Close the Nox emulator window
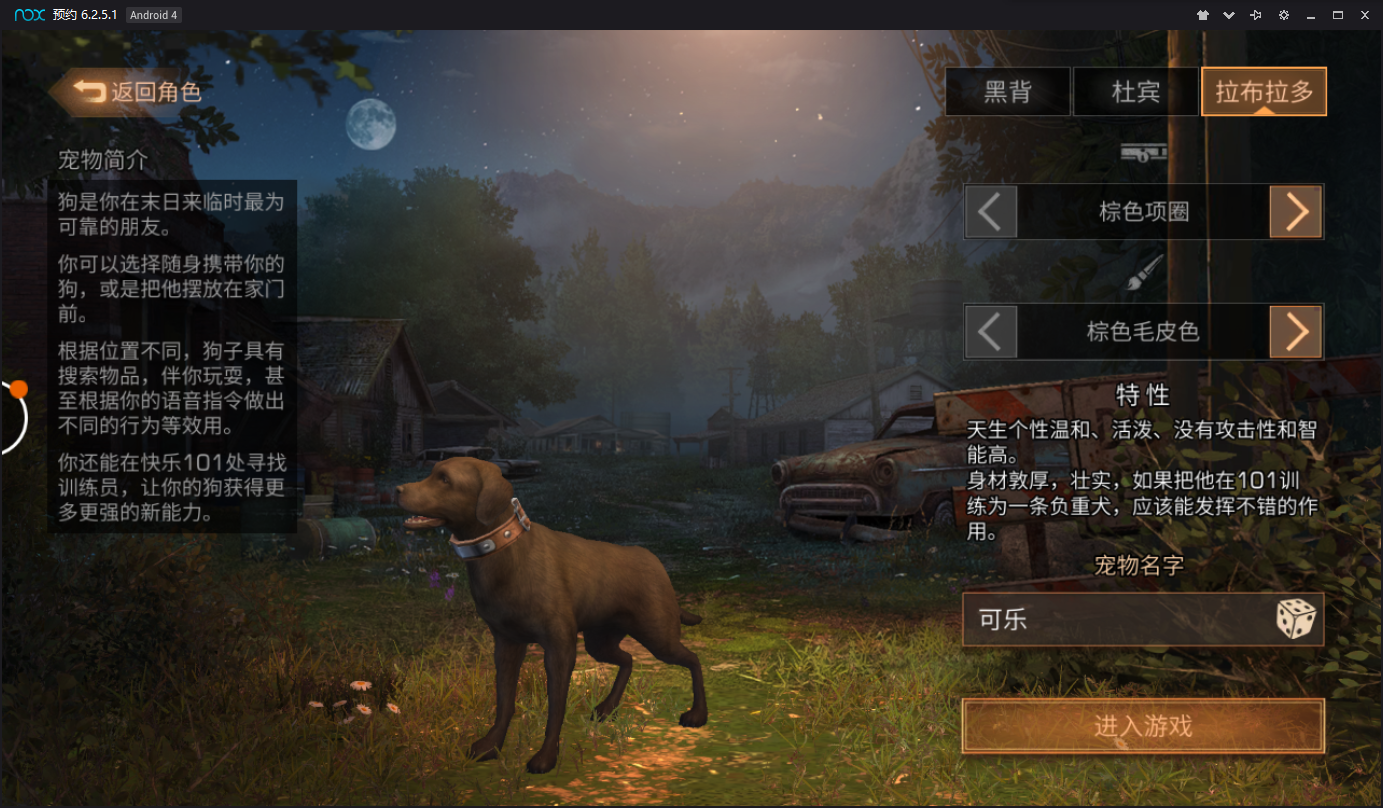 click(x=1364, y=15)
